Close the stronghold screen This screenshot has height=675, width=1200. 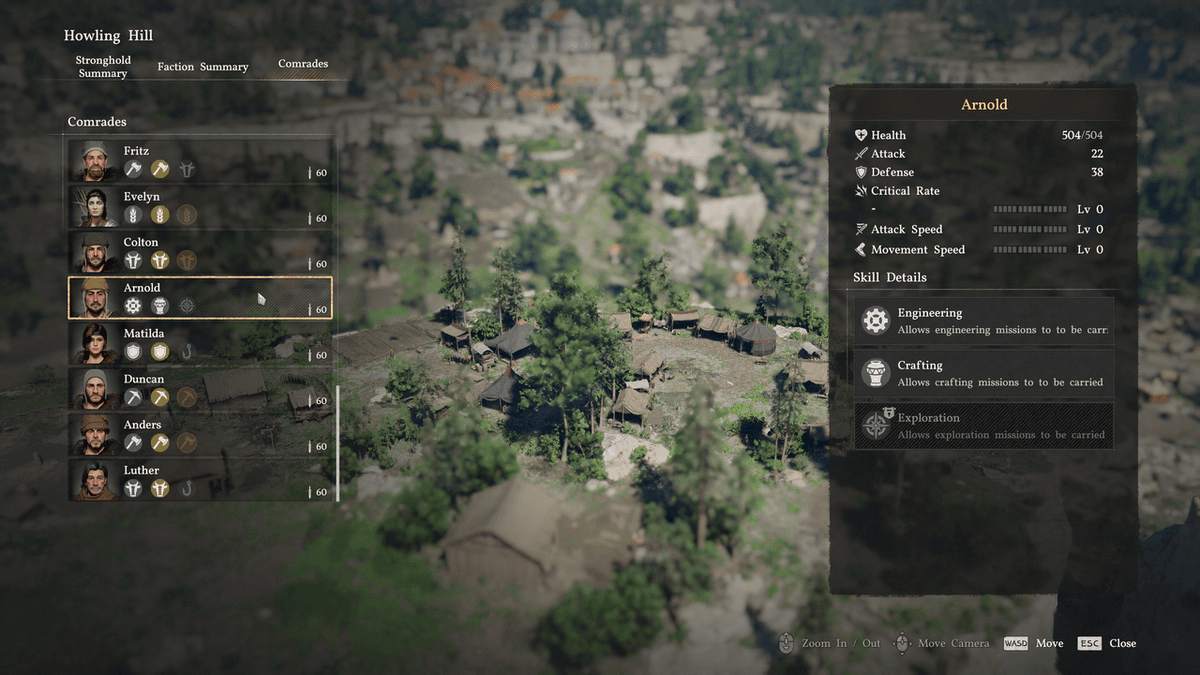[x=1107, y=643]
